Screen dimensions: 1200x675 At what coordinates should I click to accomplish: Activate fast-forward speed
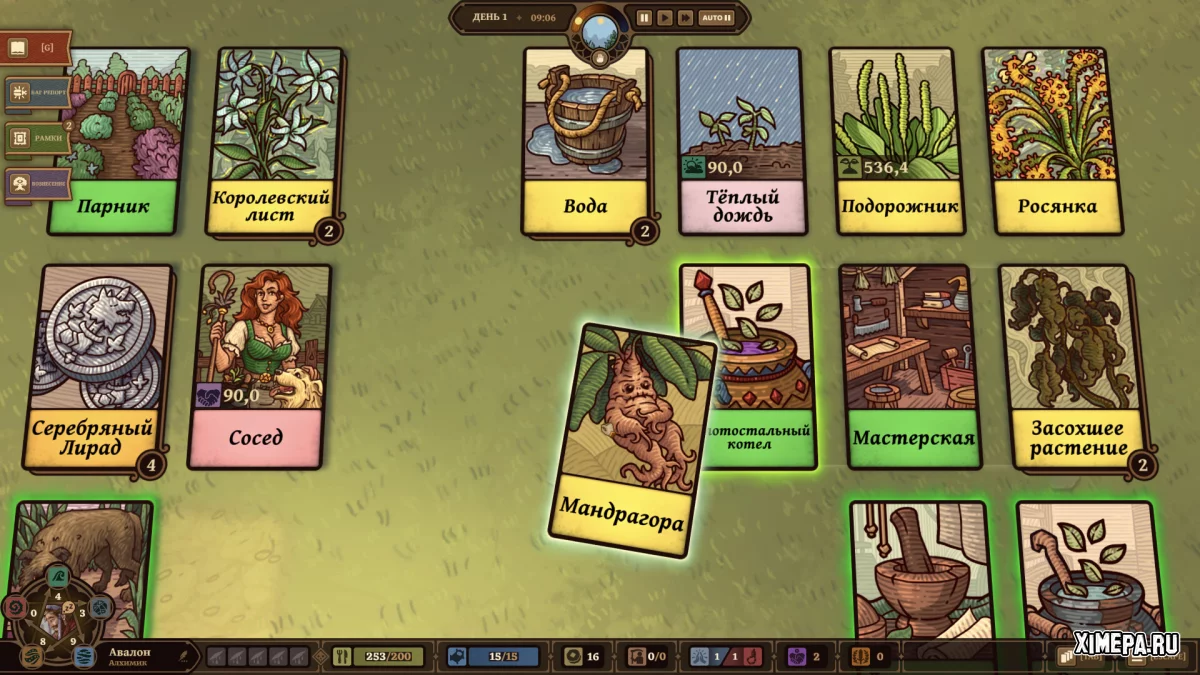(685, 17)
